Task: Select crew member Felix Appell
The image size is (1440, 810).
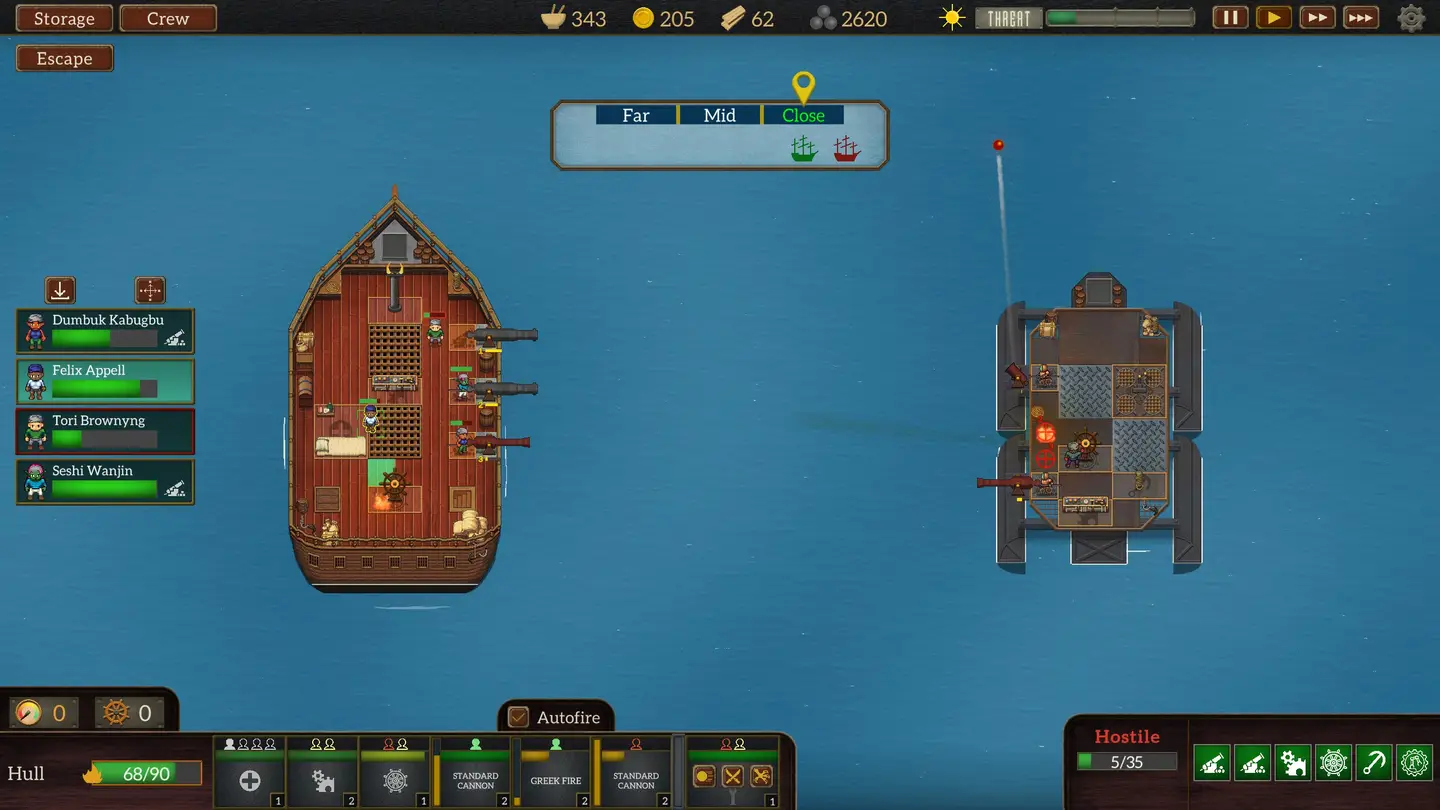Action: point(105,381)
